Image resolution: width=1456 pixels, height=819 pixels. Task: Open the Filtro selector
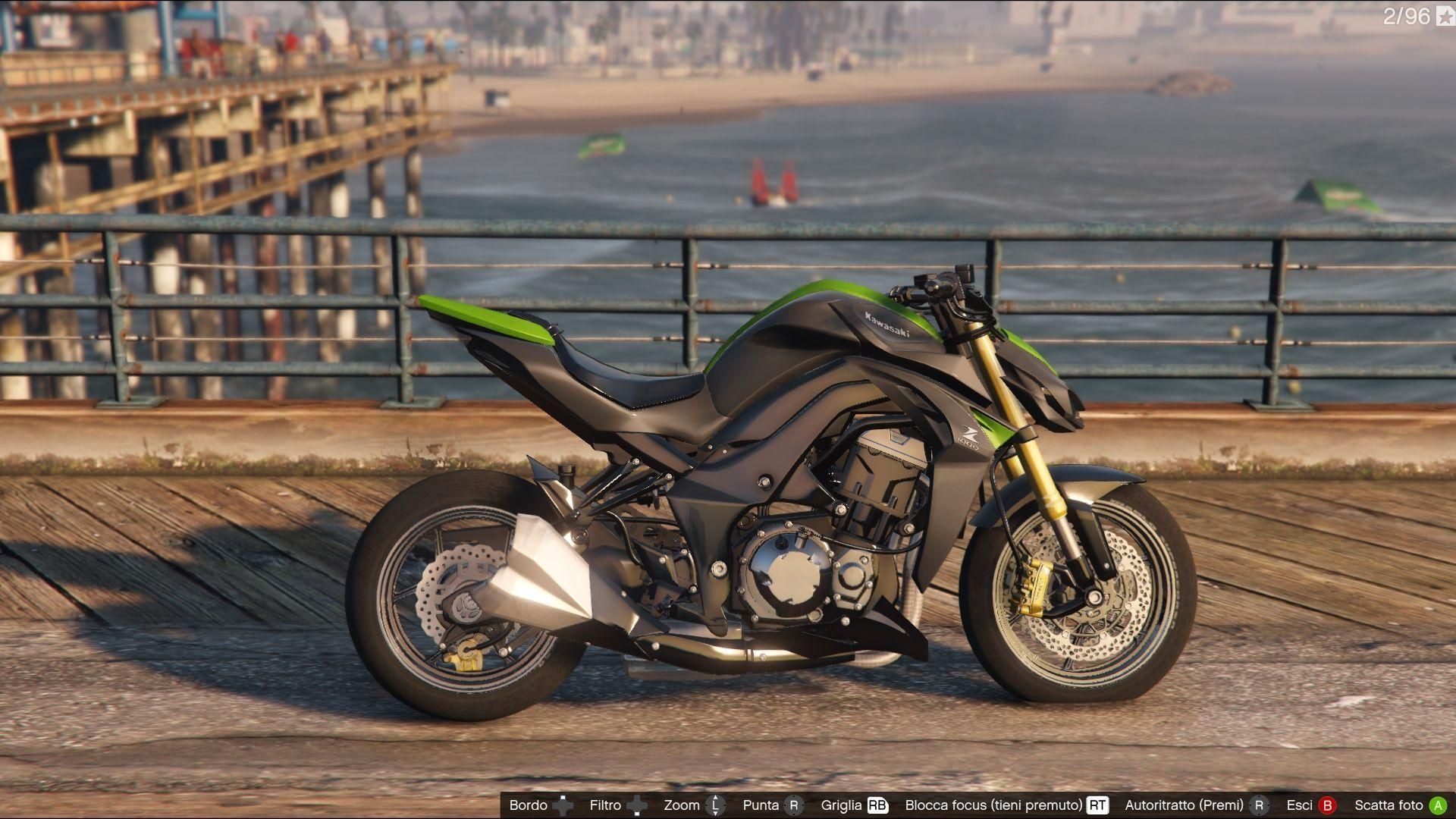606,805
